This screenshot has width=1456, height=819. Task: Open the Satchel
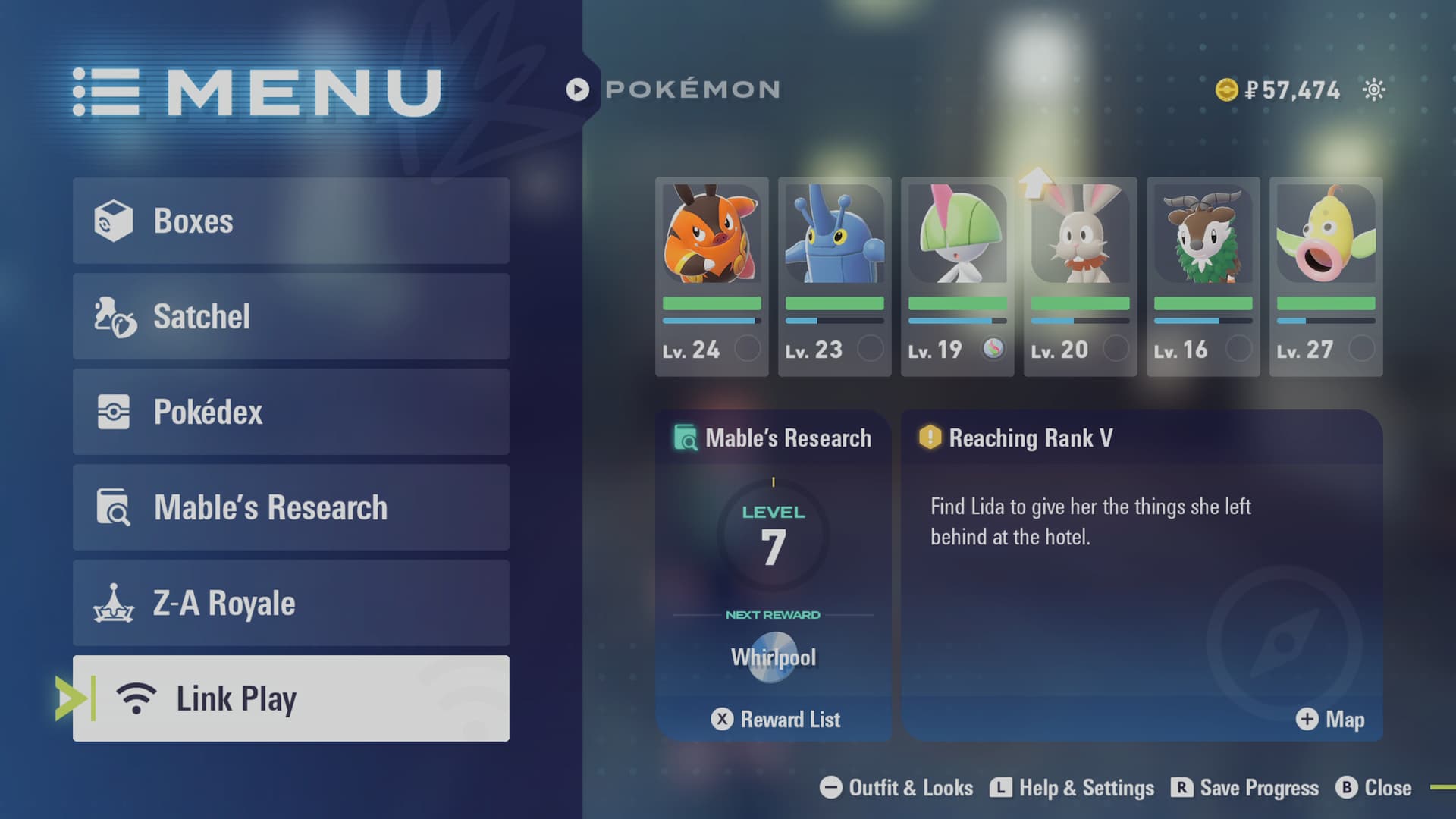tap(290, 316)
